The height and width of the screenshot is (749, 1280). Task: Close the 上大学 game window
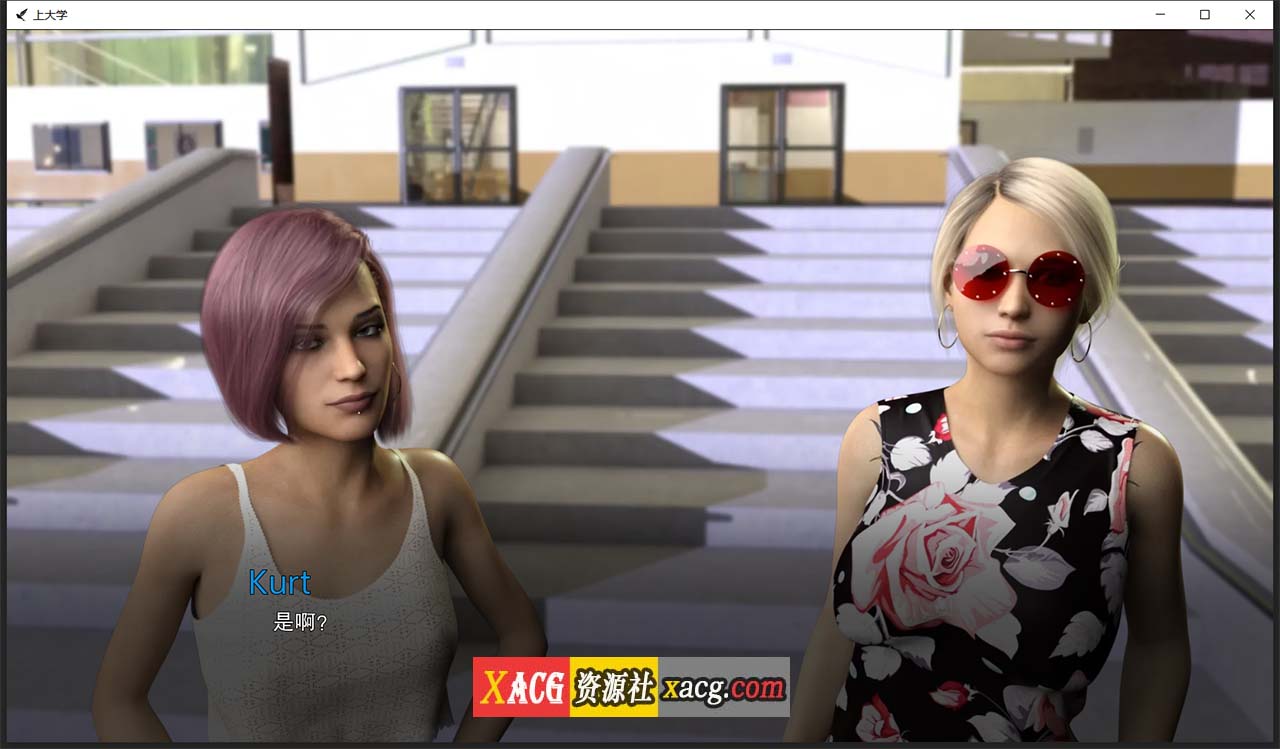[x=1249, y=14]
